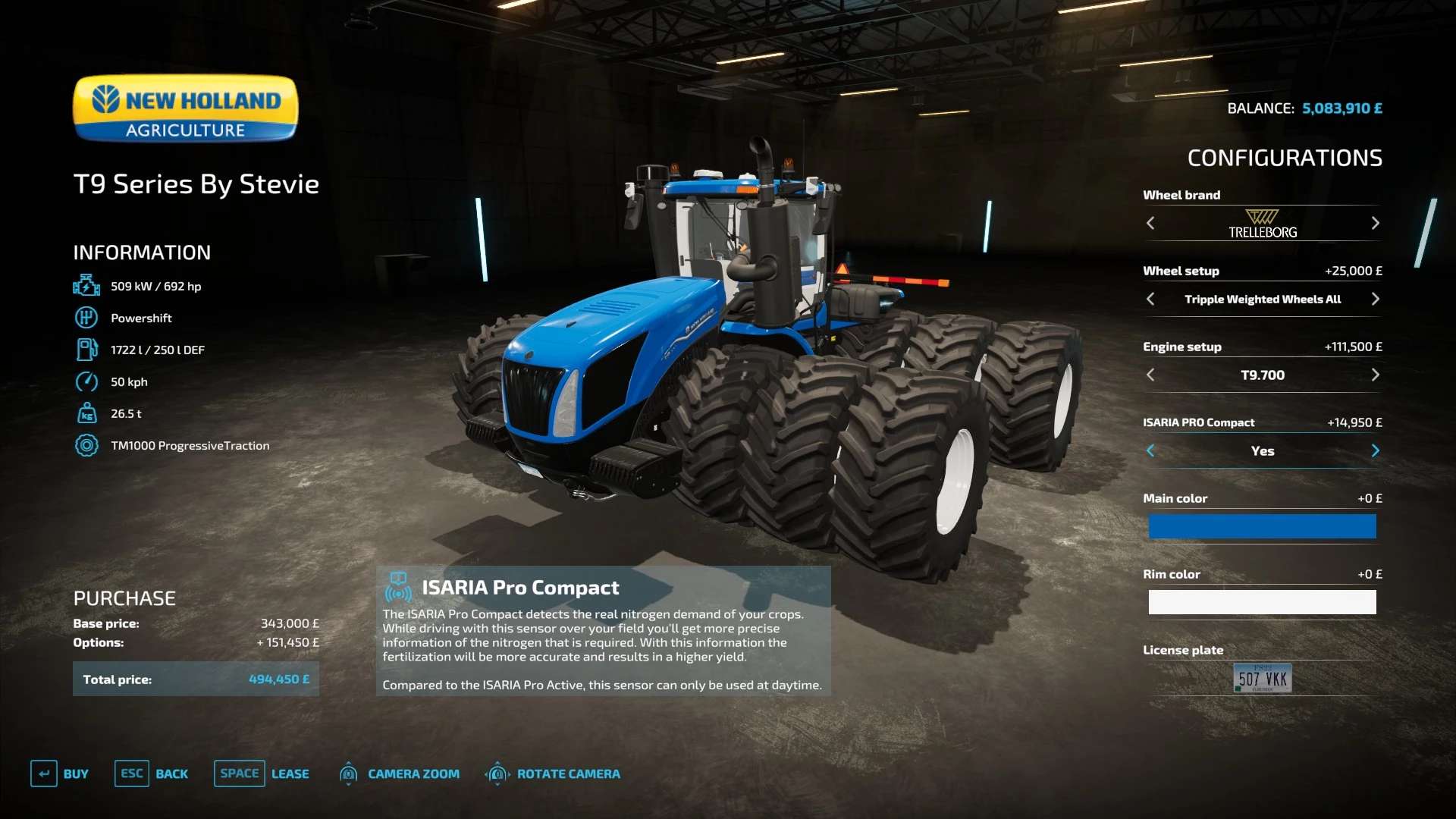Open the white Rim color swatch
Viewport: 1456px width, 819px height.
coord(1262,602)
